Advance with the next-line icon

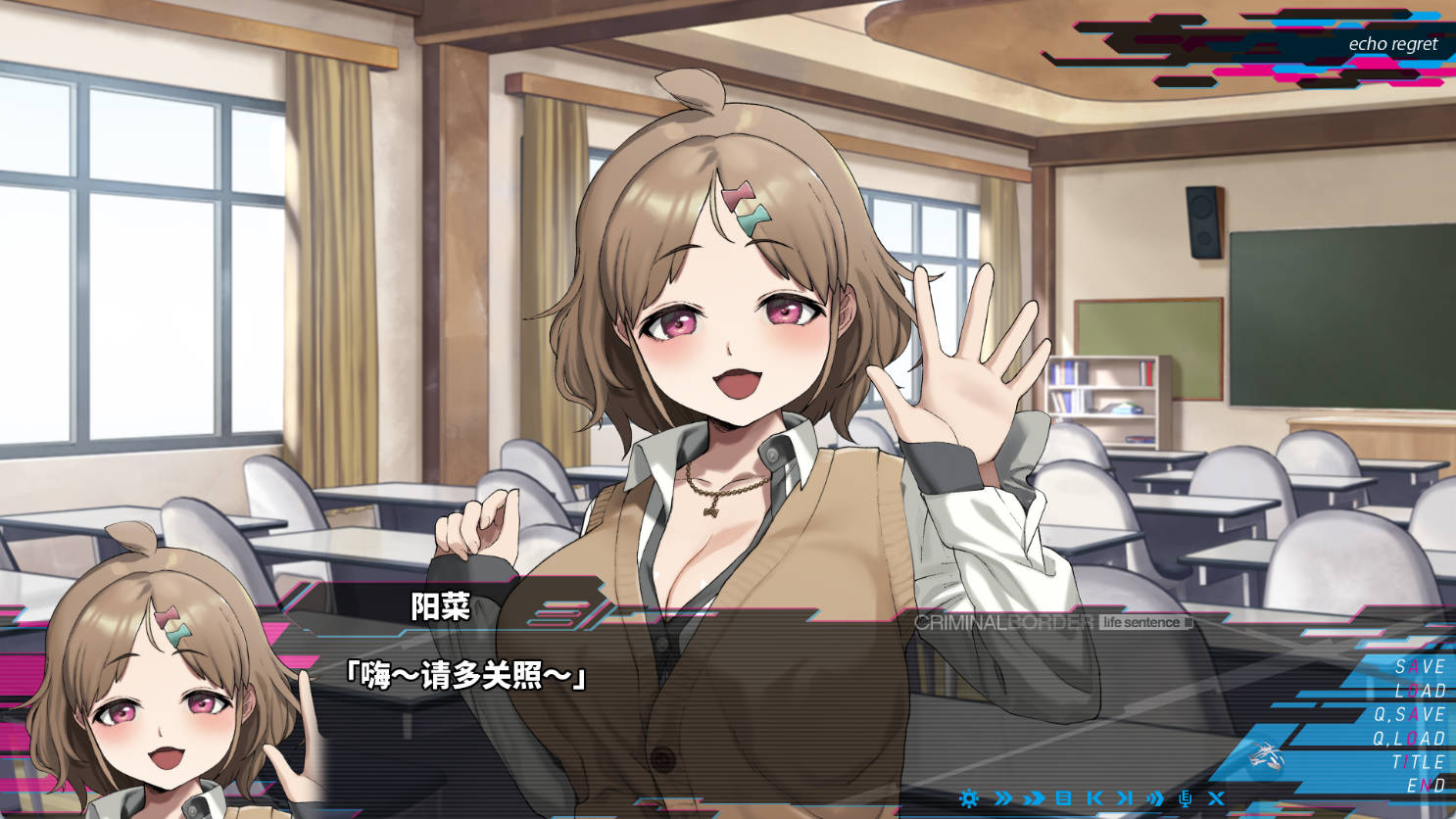point(1124,798)
